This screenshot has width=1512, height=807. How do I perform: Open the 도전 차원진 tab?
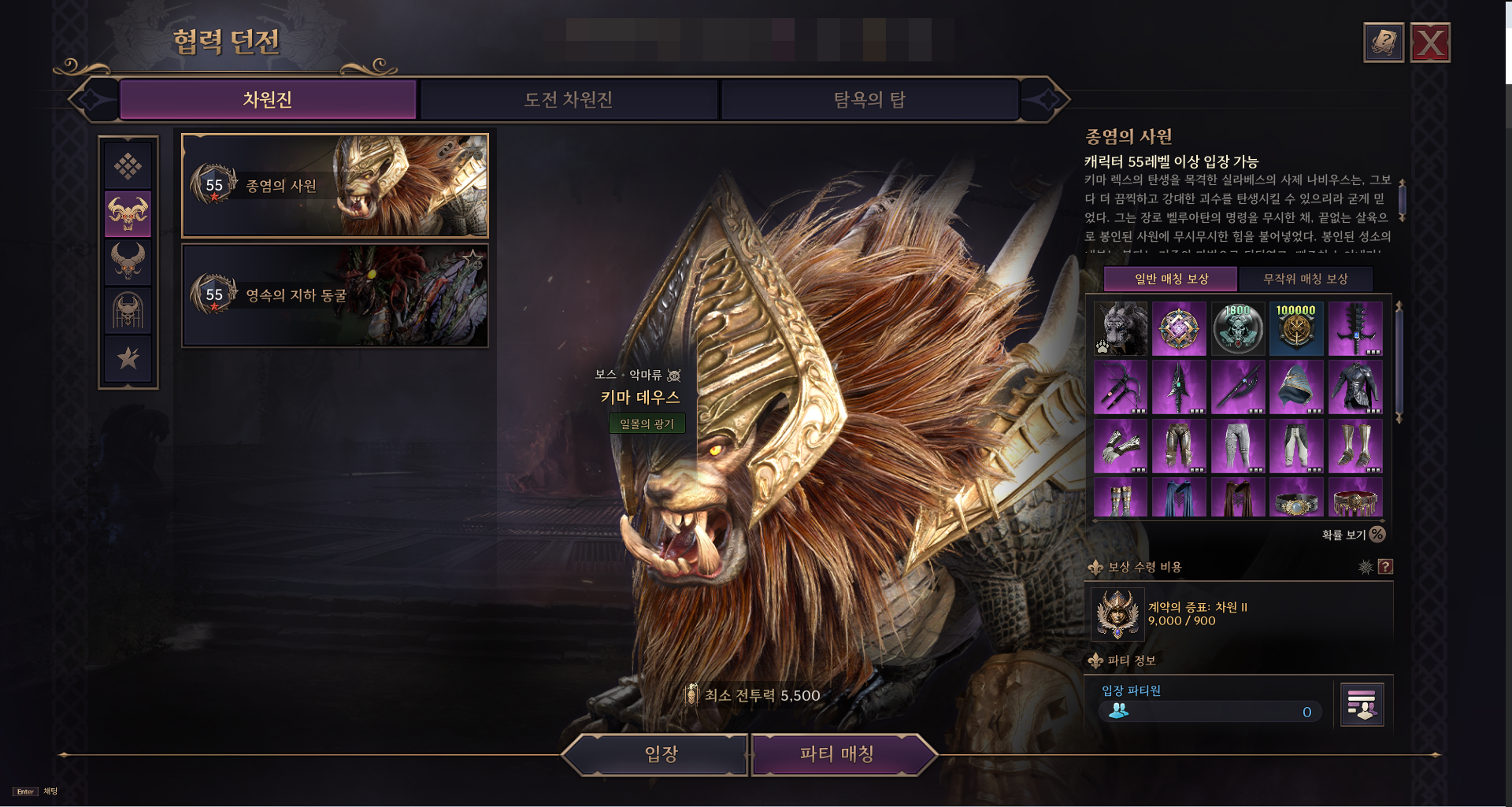569,100
